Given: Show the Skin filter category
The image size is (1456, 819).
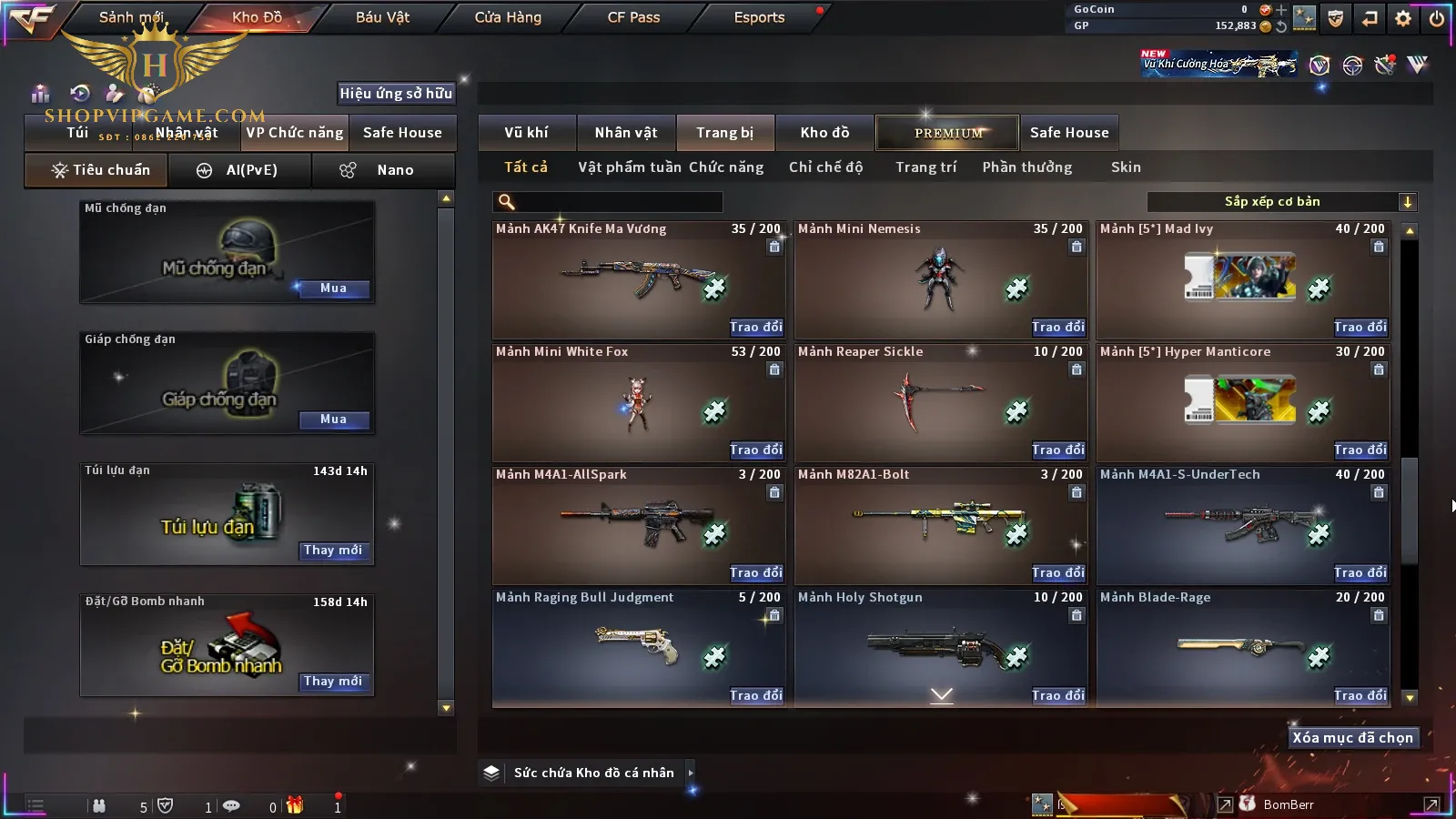Looking at the screenshot, I should pyautogui.click(x=1126, y=167).
